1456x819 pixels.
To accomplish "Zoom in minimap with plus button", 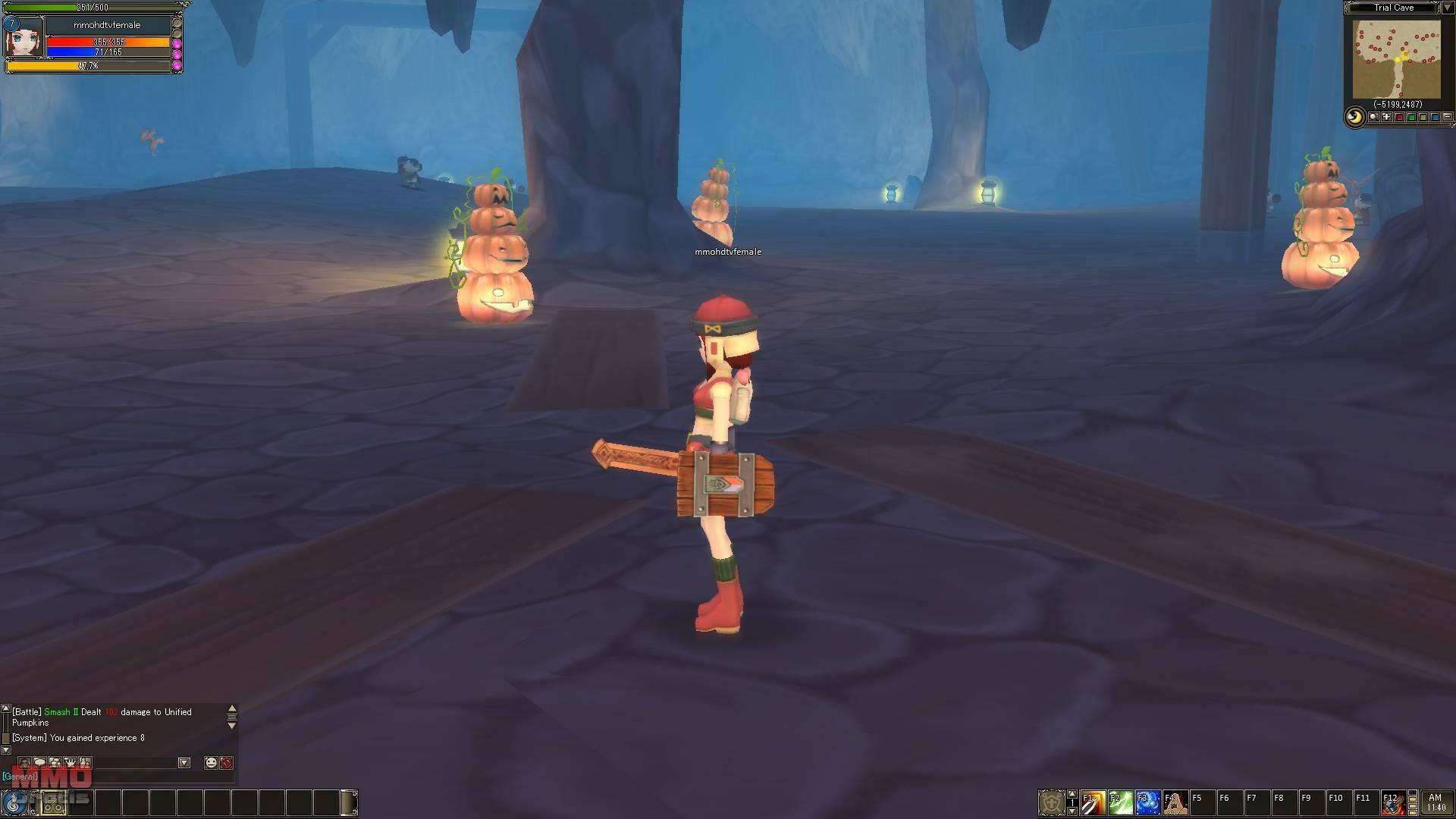I will 1386,118.
